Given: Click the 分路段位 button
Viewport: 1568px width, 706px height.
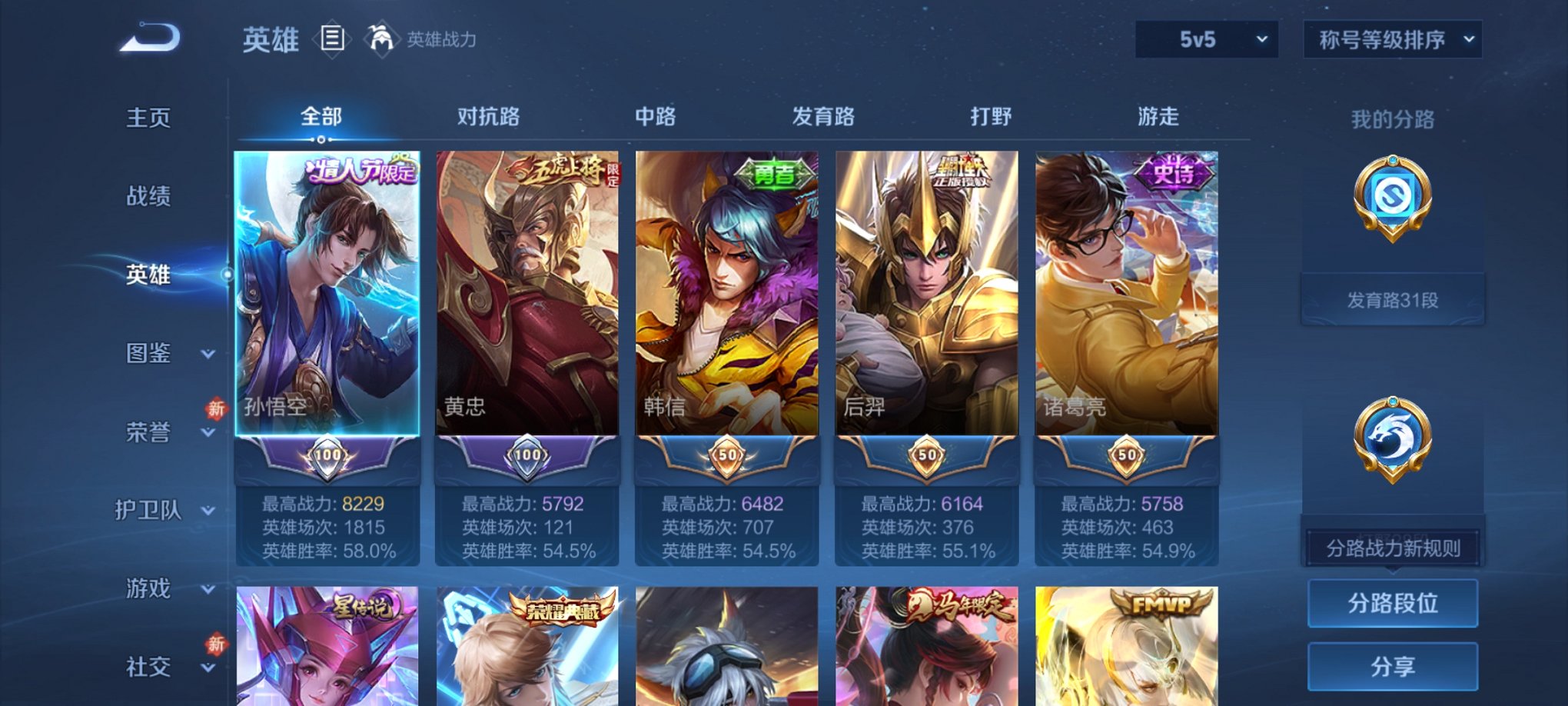Looking at the screenshot, I should pyautogui.click(x=1392, y=604).
